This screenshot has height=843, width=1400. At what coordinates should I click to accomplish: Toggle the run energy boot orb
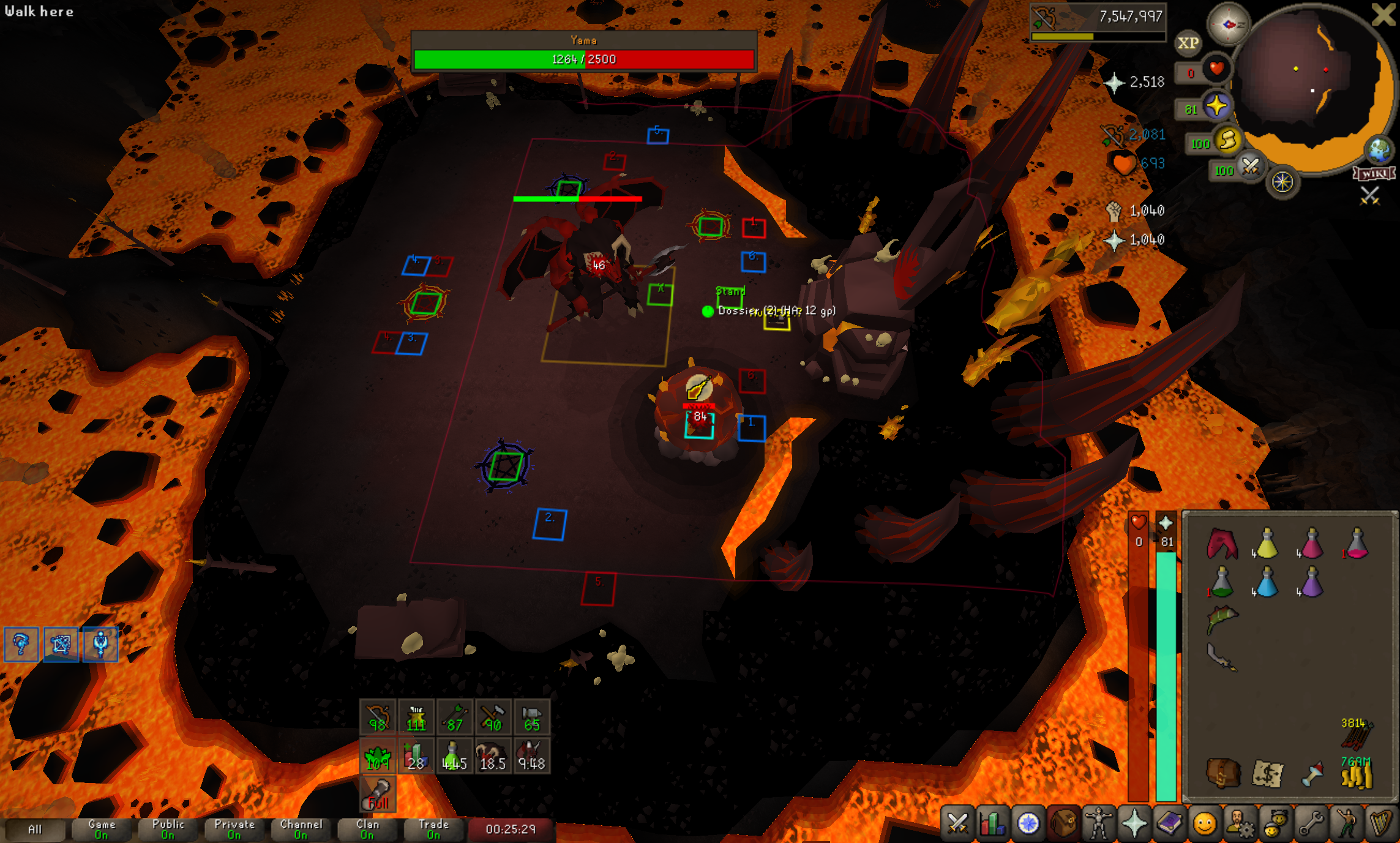coord(1228,141)
